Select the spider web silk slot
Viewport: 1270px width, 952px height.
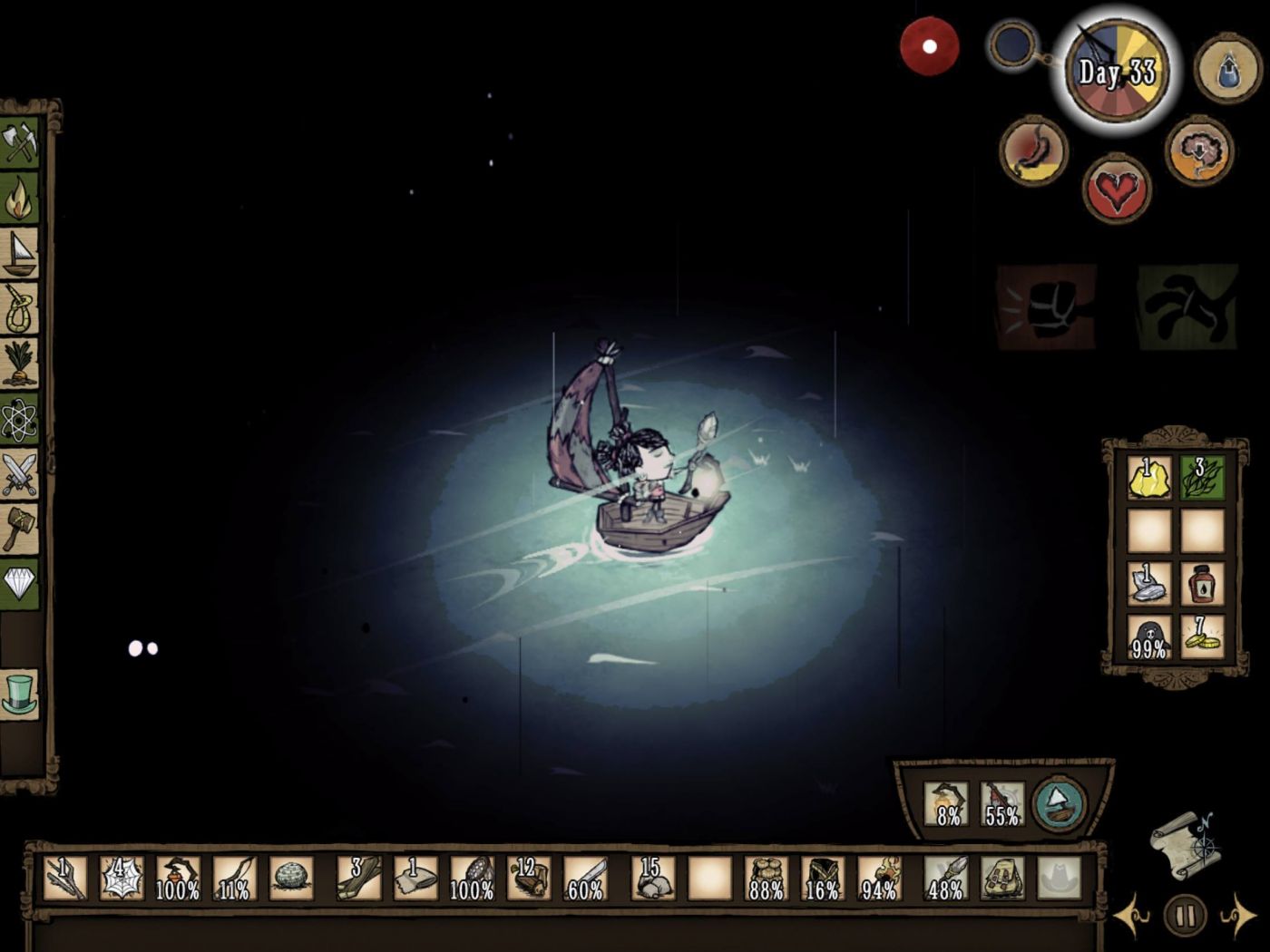(121, 878)
